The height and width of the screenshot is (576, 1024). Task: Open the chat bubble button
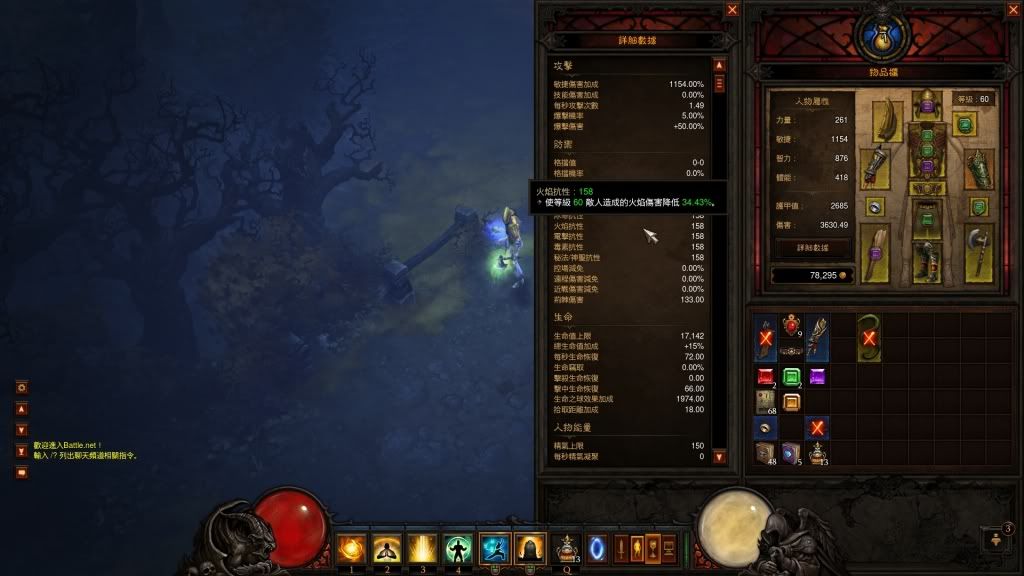21,472
